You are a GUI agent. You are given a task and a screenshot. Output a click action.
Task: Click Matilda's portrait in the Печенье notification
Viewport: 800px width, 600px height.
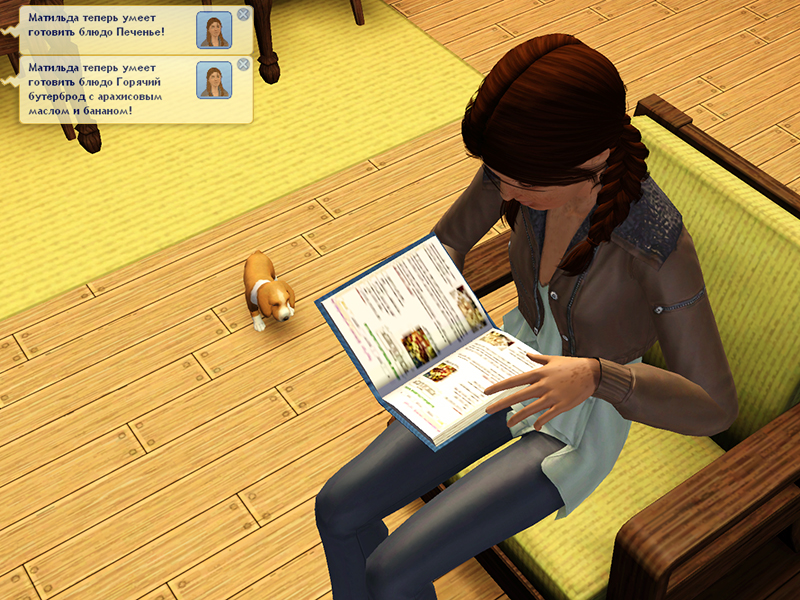[213, 30]
